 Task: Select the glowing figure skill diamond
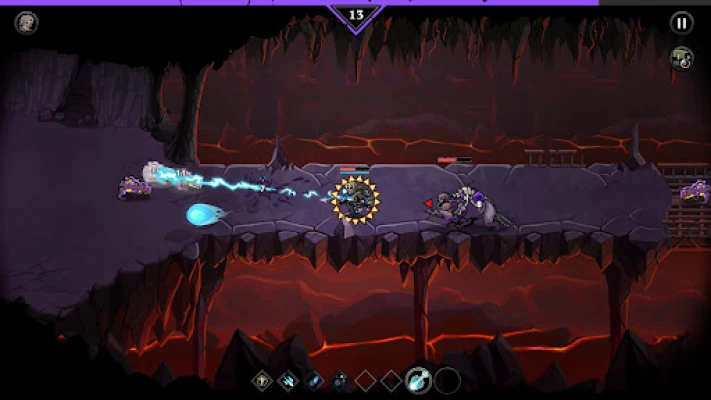coord(263,380)
